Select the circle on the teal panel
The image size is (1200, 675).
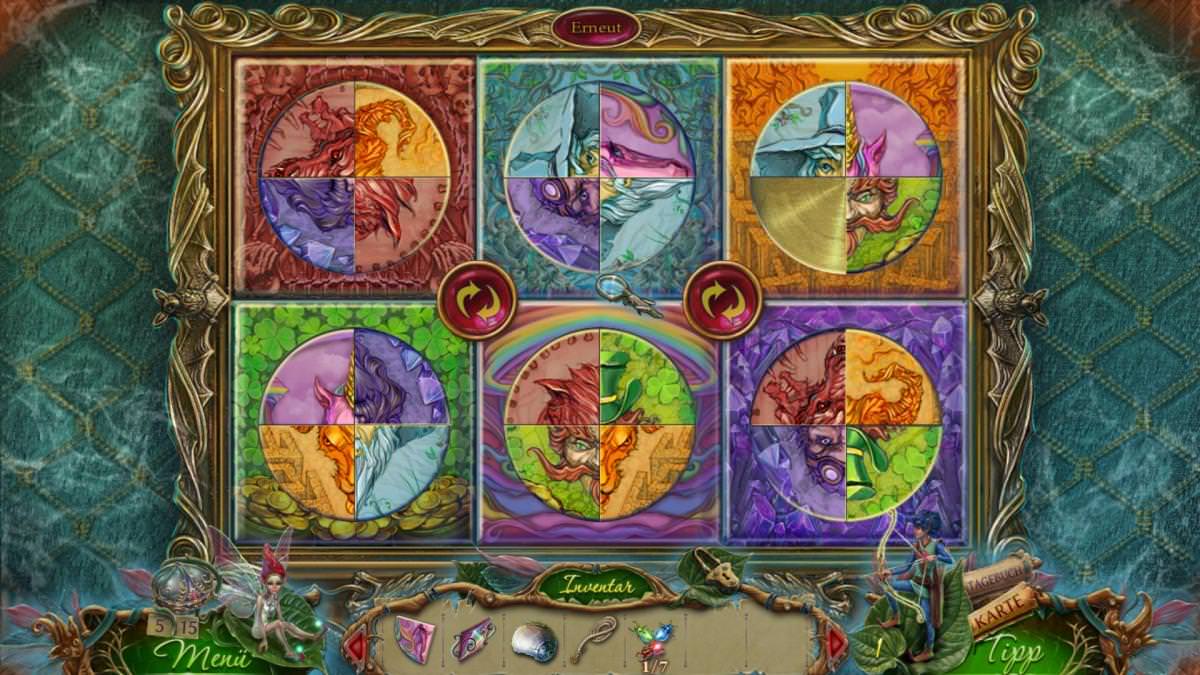(600, 178)
